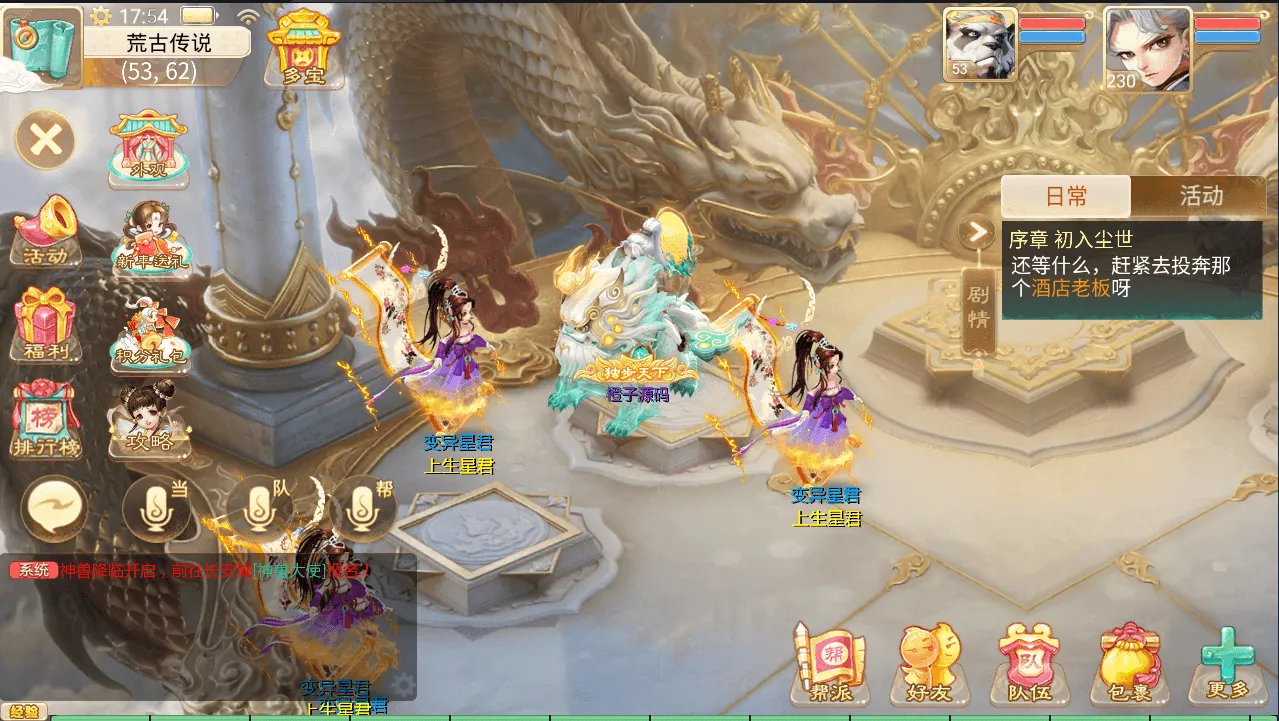Activate the 队 team voice microphone

point(259,507)
